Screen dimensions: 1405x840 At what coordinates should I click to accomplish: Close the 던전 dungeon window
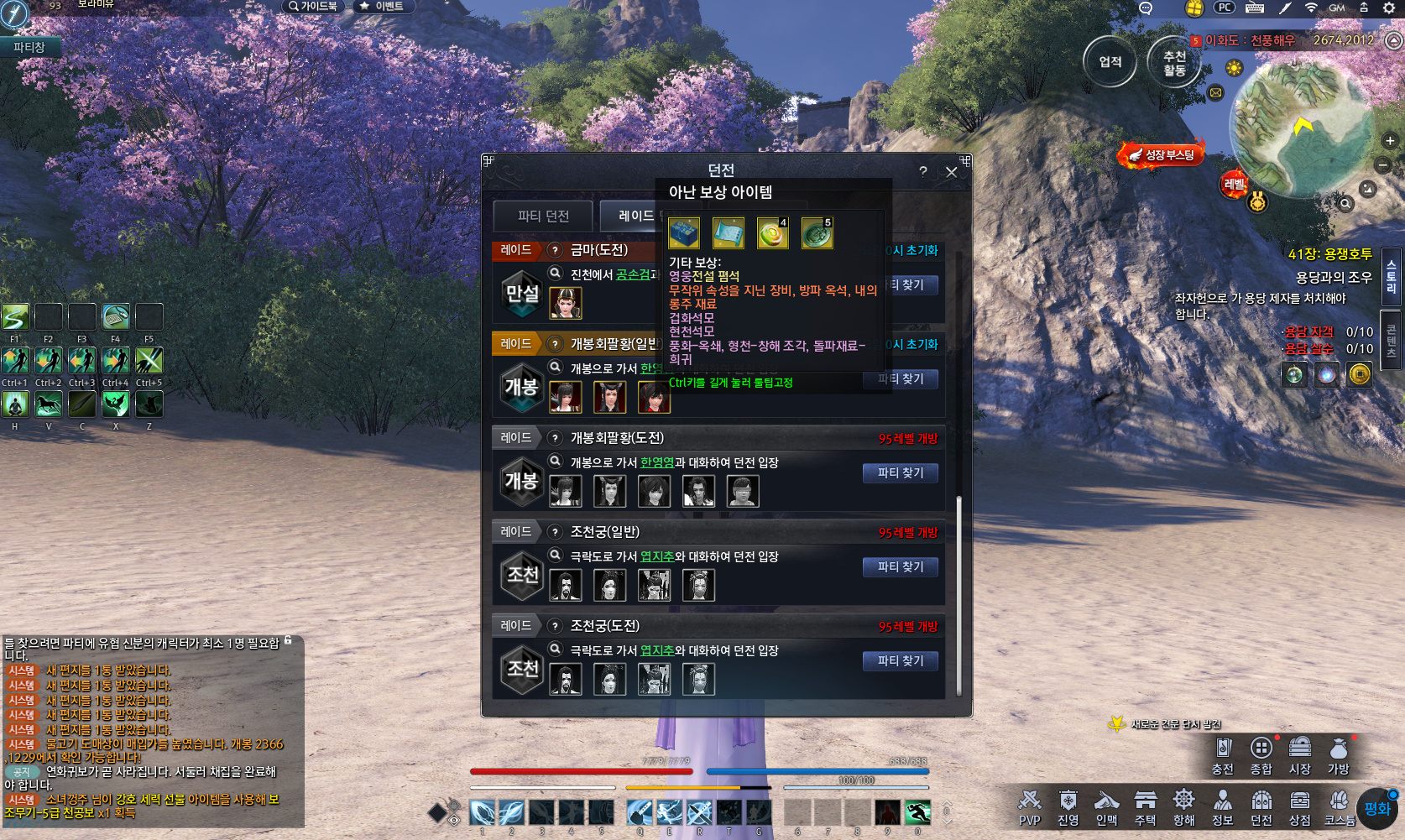[951, 172]
